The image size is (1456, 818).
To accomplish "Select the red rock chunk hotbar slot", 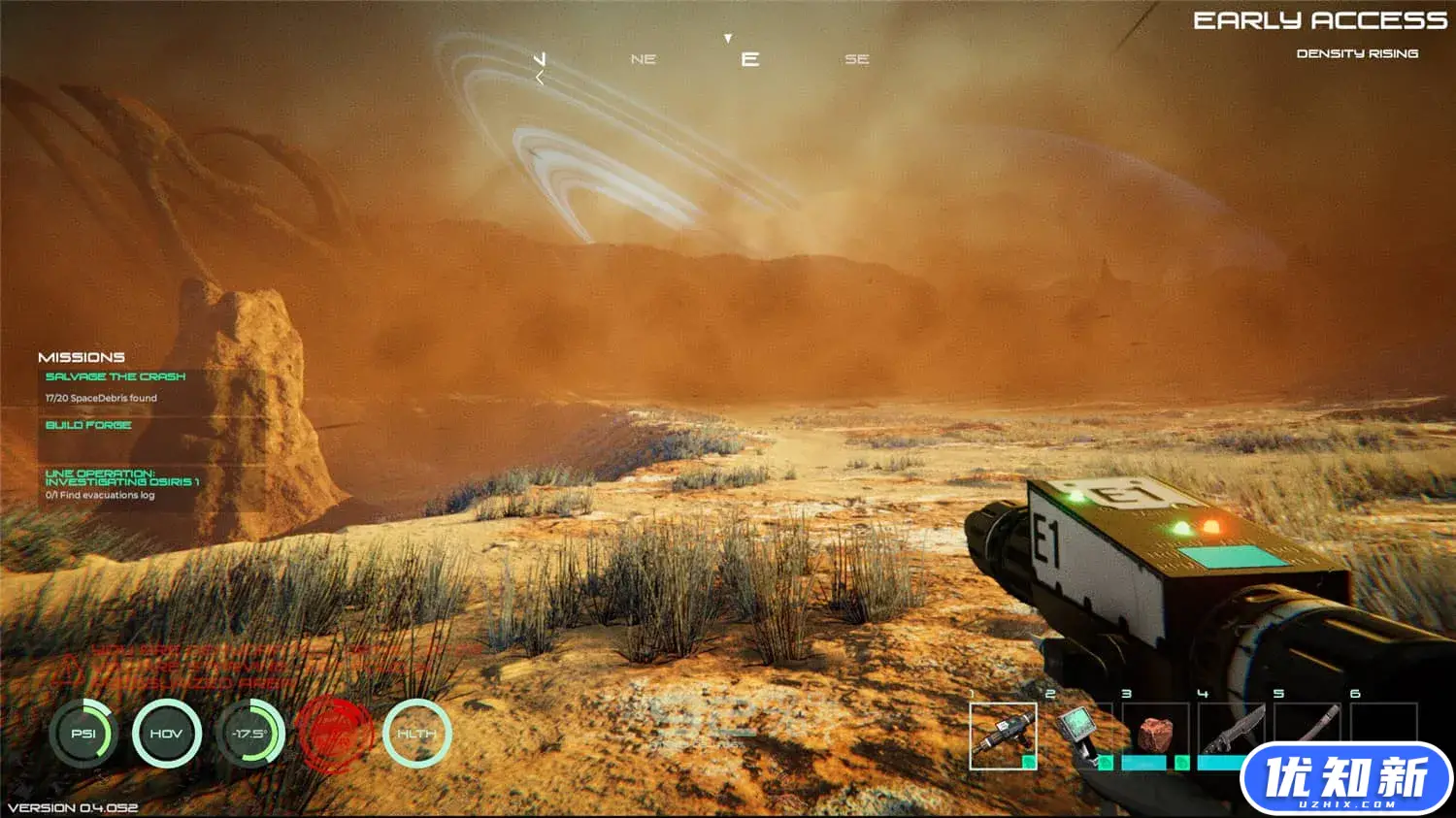I will click(1155, 735).
